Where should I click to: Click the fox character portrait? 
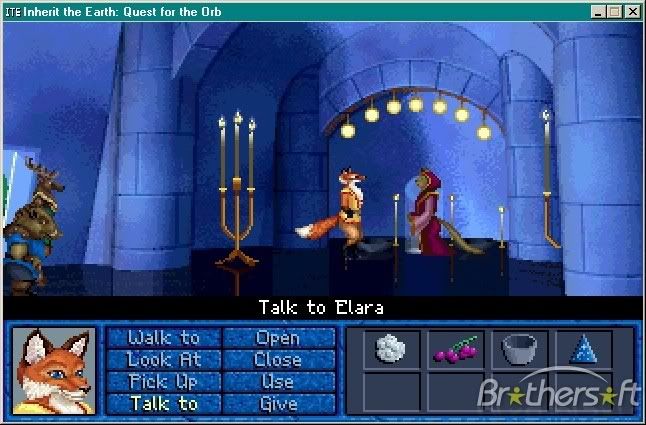[x=54, y=370]
